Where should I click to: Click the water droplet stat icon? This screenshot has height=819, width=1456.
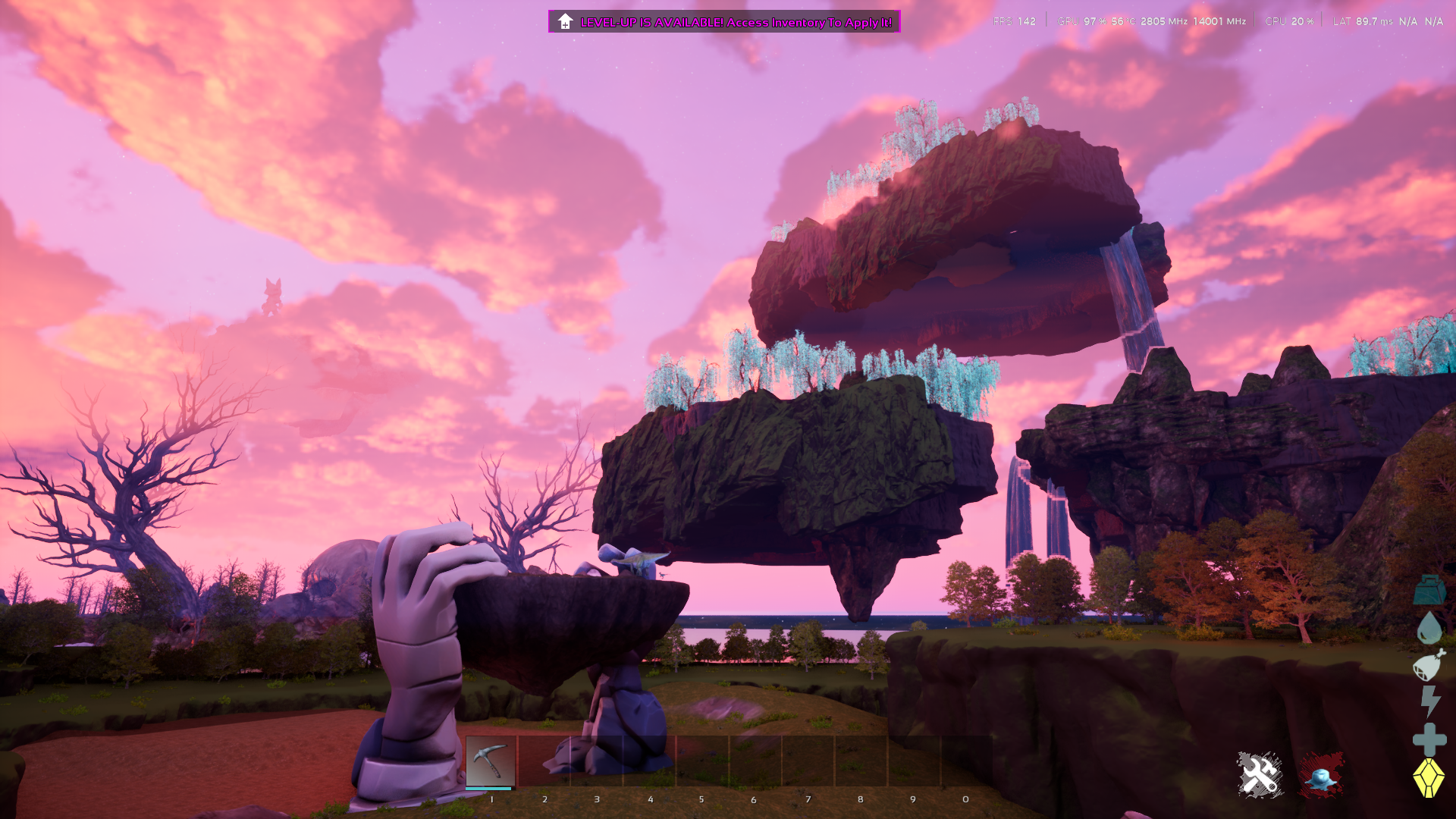(1429, 627)
